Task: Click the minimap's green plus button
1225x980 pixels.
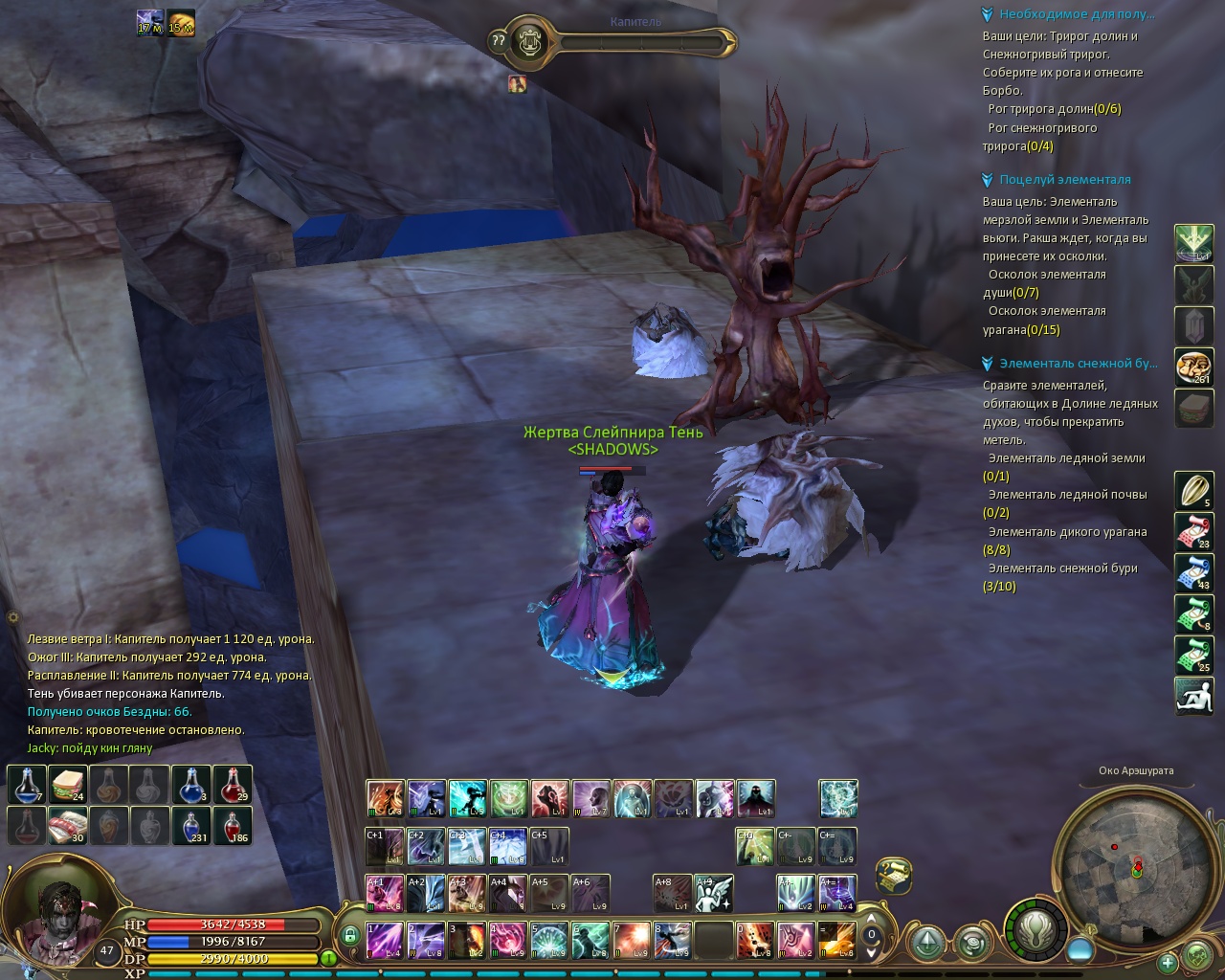Action: click(x=1167, y=962)
